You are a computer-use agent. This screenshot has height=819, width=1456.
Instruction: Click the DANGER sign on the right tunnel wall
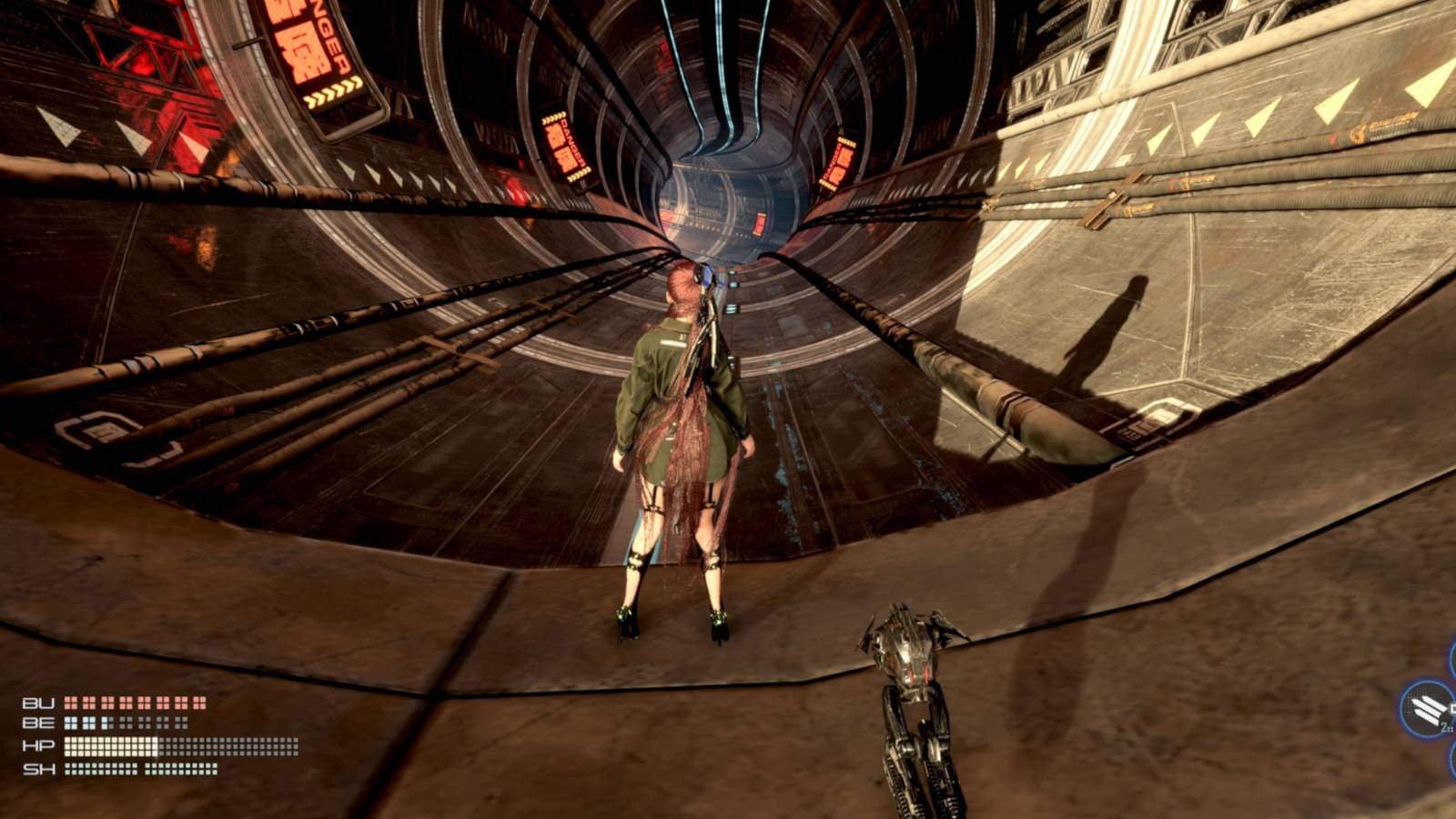point(838,164)
